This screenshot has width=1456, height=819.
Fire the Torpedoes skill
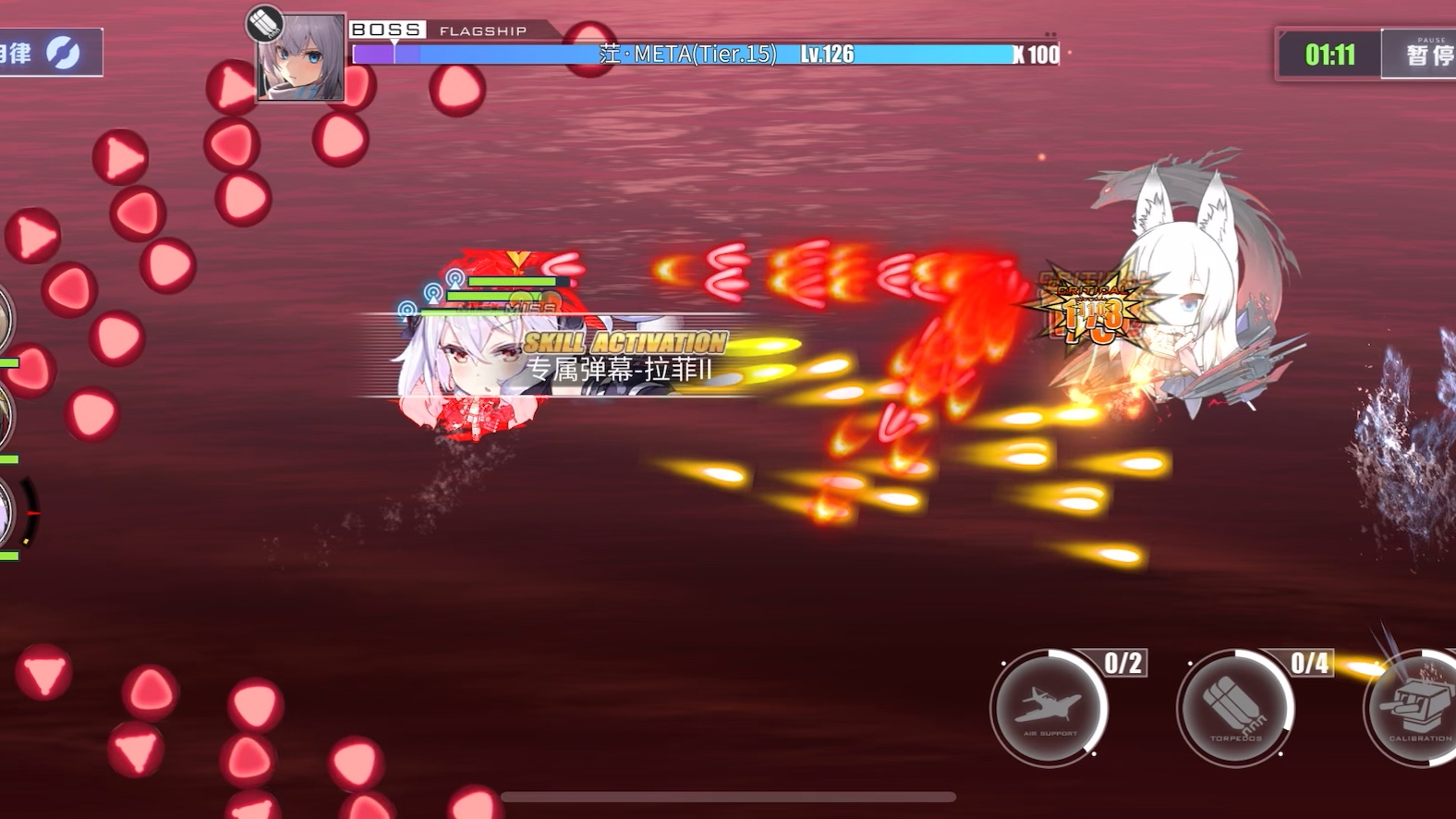pyautogui.click(x=1236, y=708)
